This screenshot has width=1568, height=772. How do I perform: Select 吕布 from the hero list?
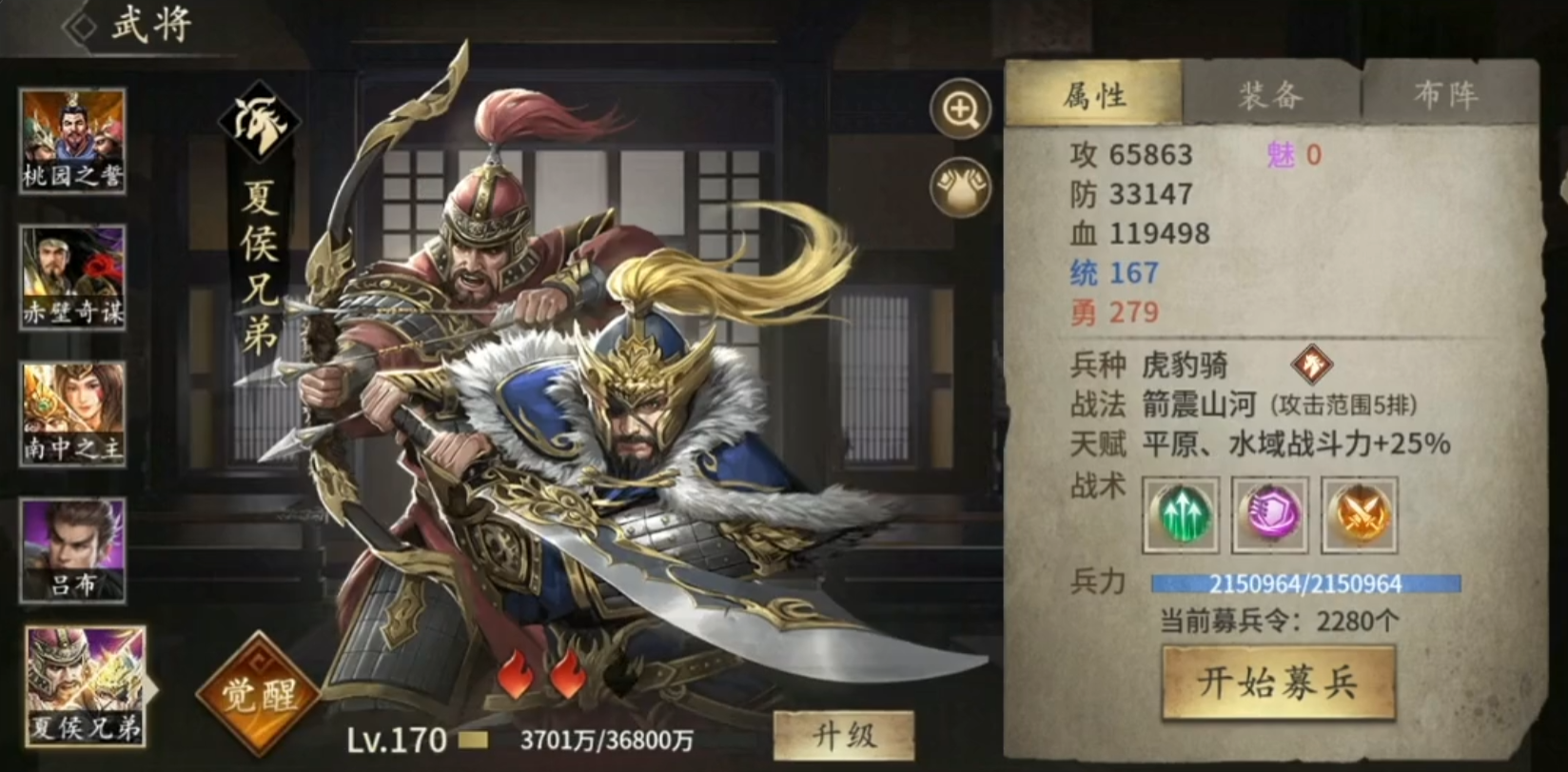73,547
